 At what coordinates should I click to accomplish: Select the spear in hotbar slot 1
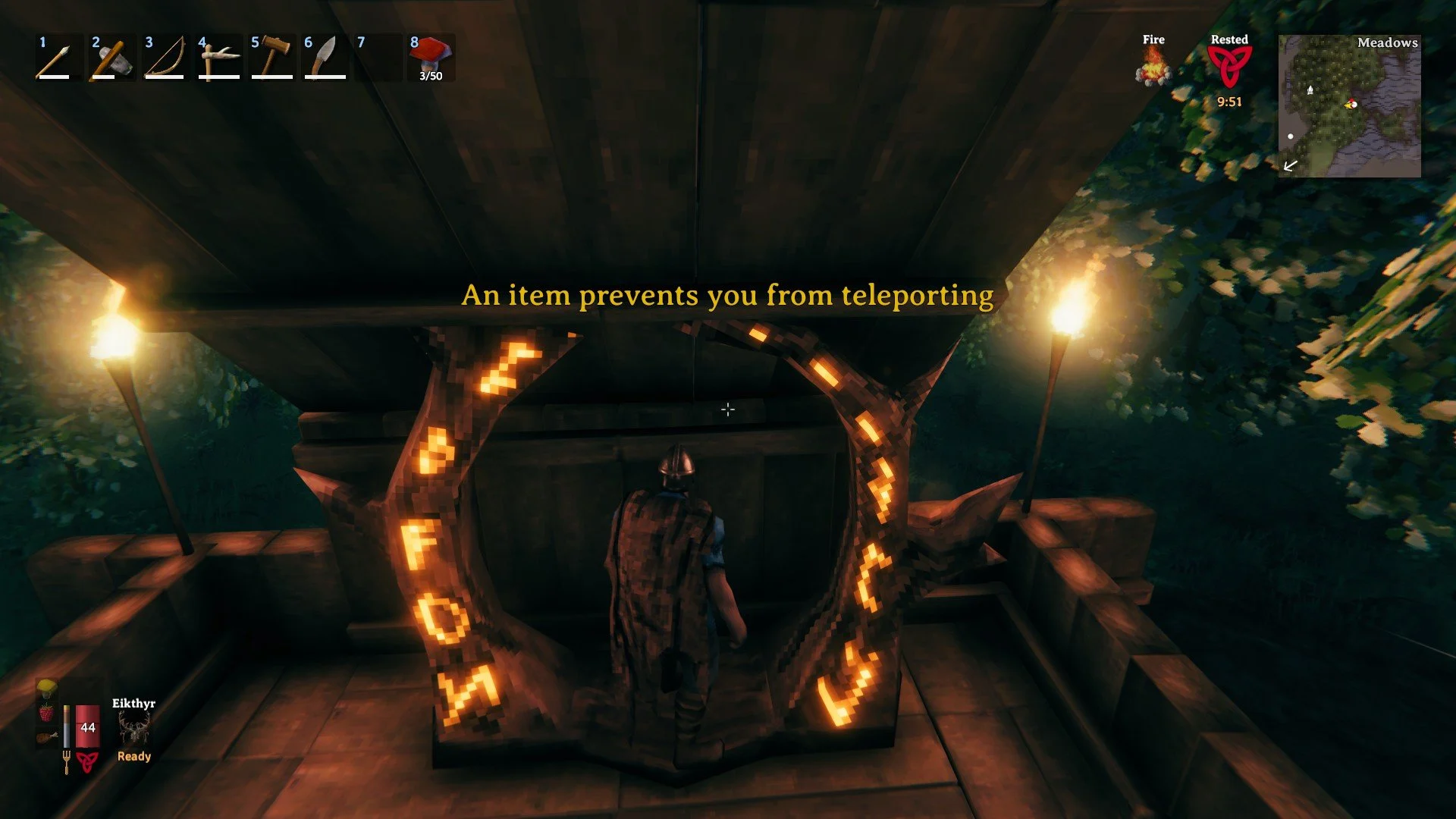coord(55,59)
